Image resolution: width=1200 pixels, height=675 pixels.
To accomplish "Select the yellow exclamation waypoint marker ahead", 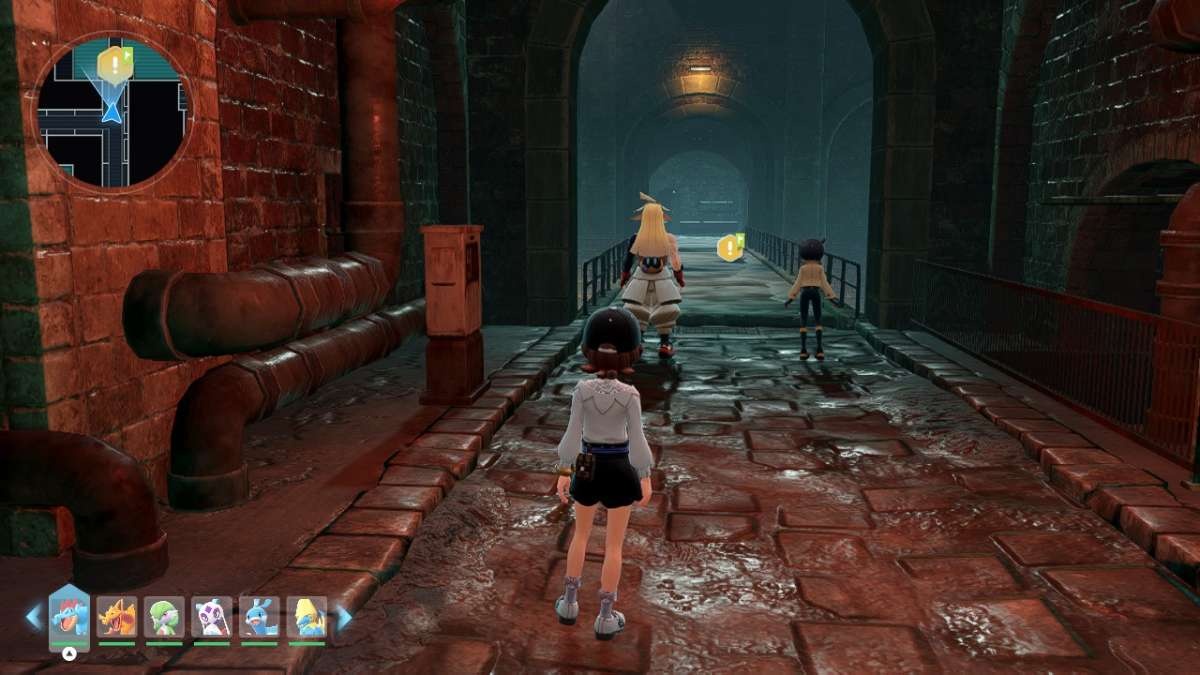I will pos(731,247).
